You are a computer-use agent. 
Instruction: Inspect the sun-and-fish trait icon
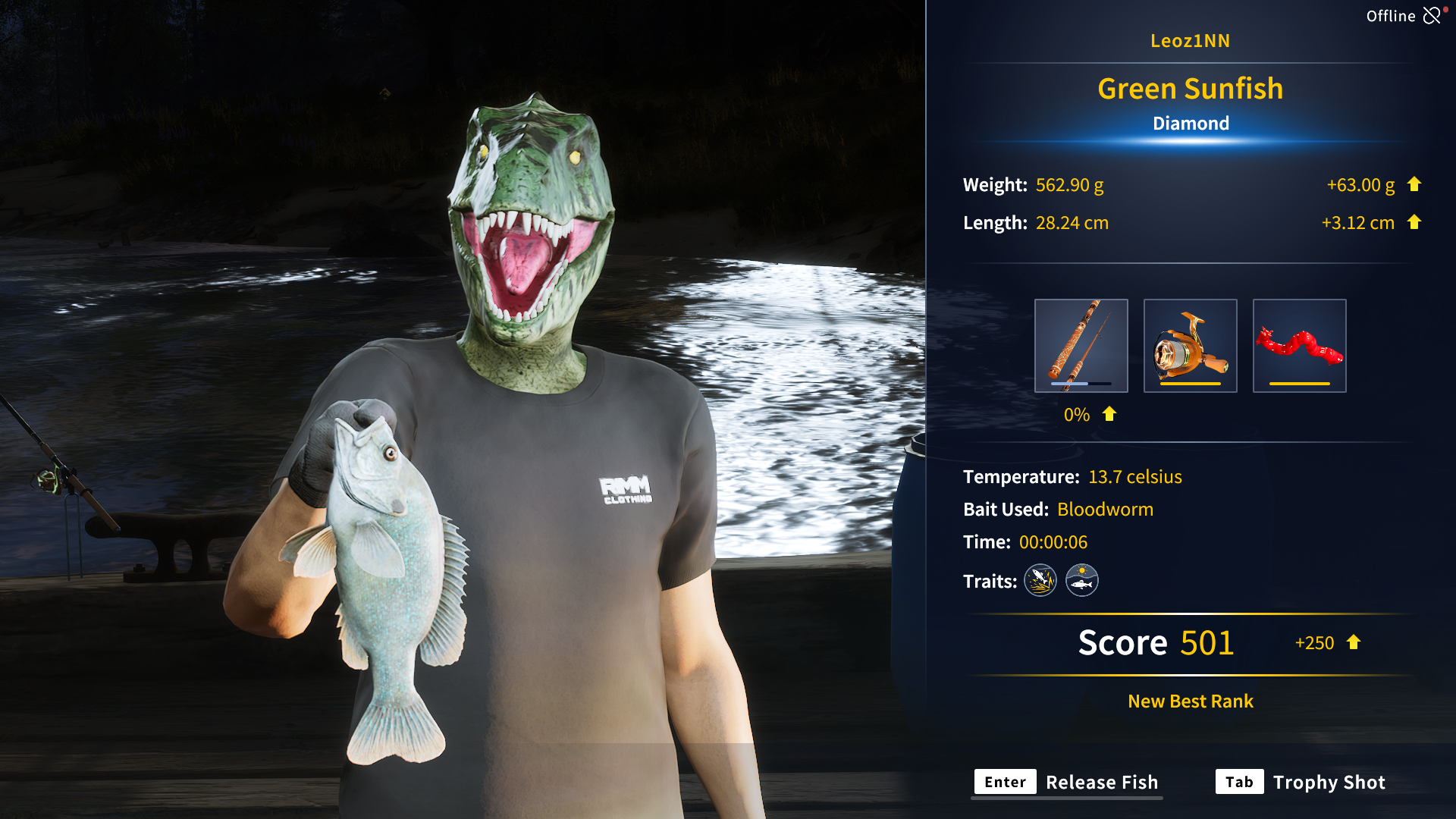click(x=1082, y=581)
